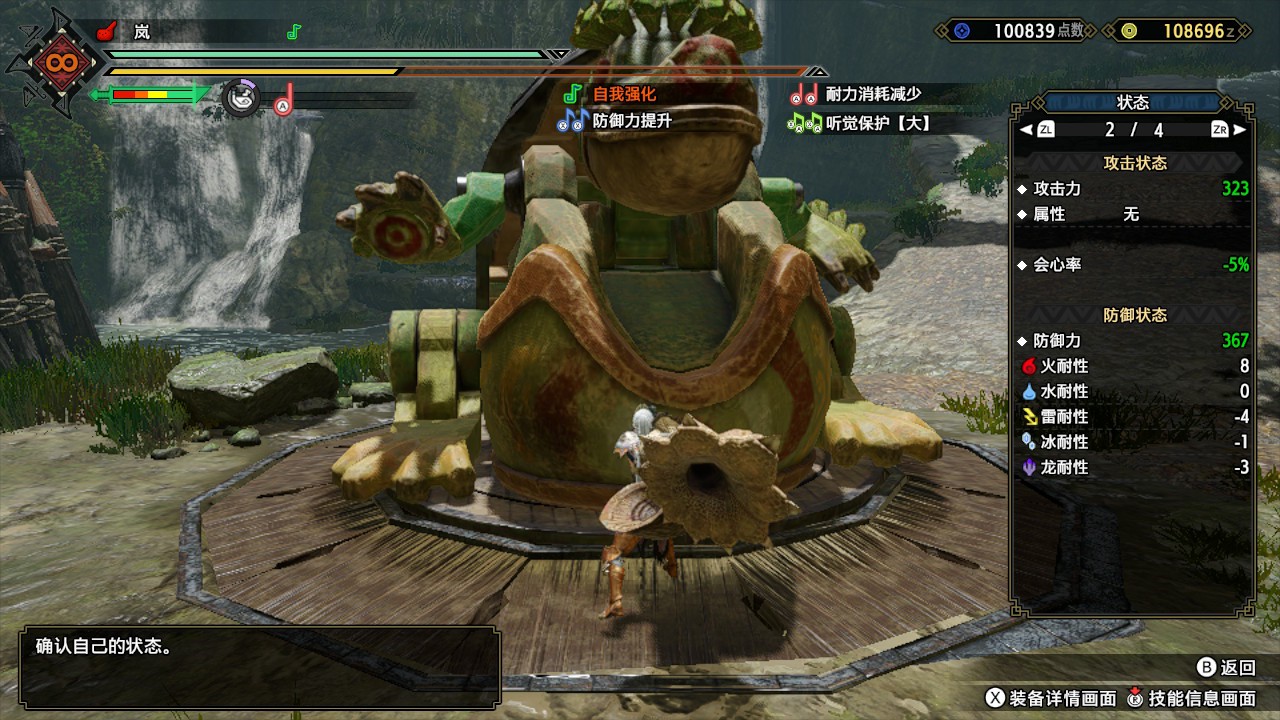Pick the 水耐性 water resistance row
1280x720 pixels.
1133,391
